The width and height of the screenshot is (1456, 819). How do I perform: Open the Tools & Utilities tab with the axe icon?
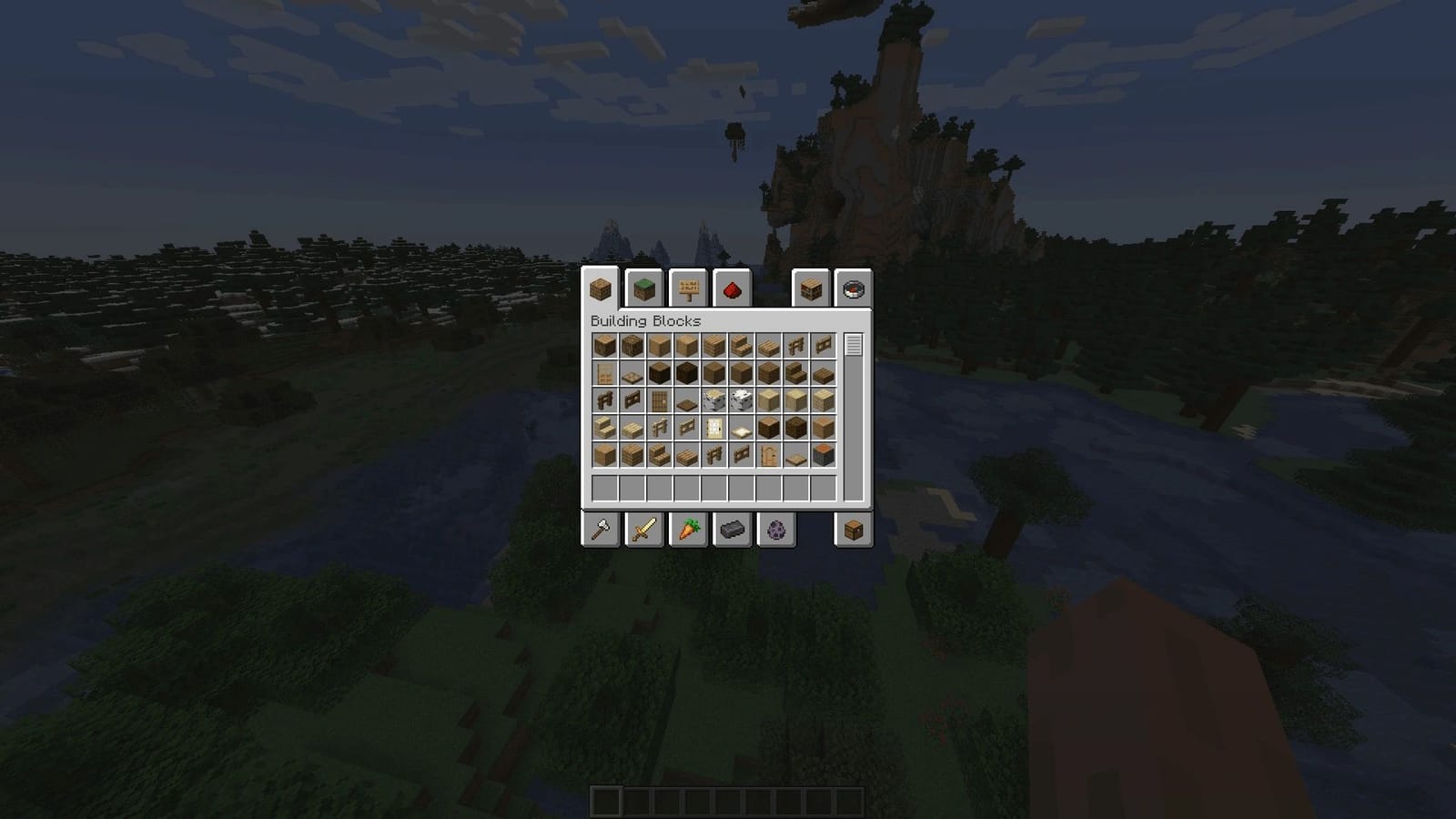602,531
